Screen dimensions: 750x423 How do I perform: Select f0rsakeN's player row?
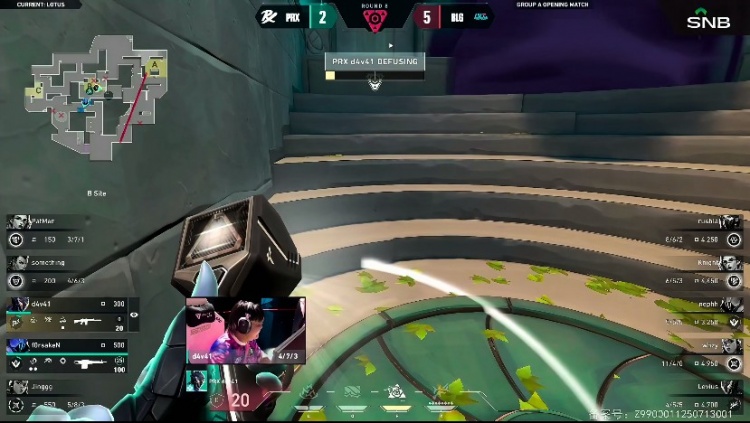tap(68, 354)
